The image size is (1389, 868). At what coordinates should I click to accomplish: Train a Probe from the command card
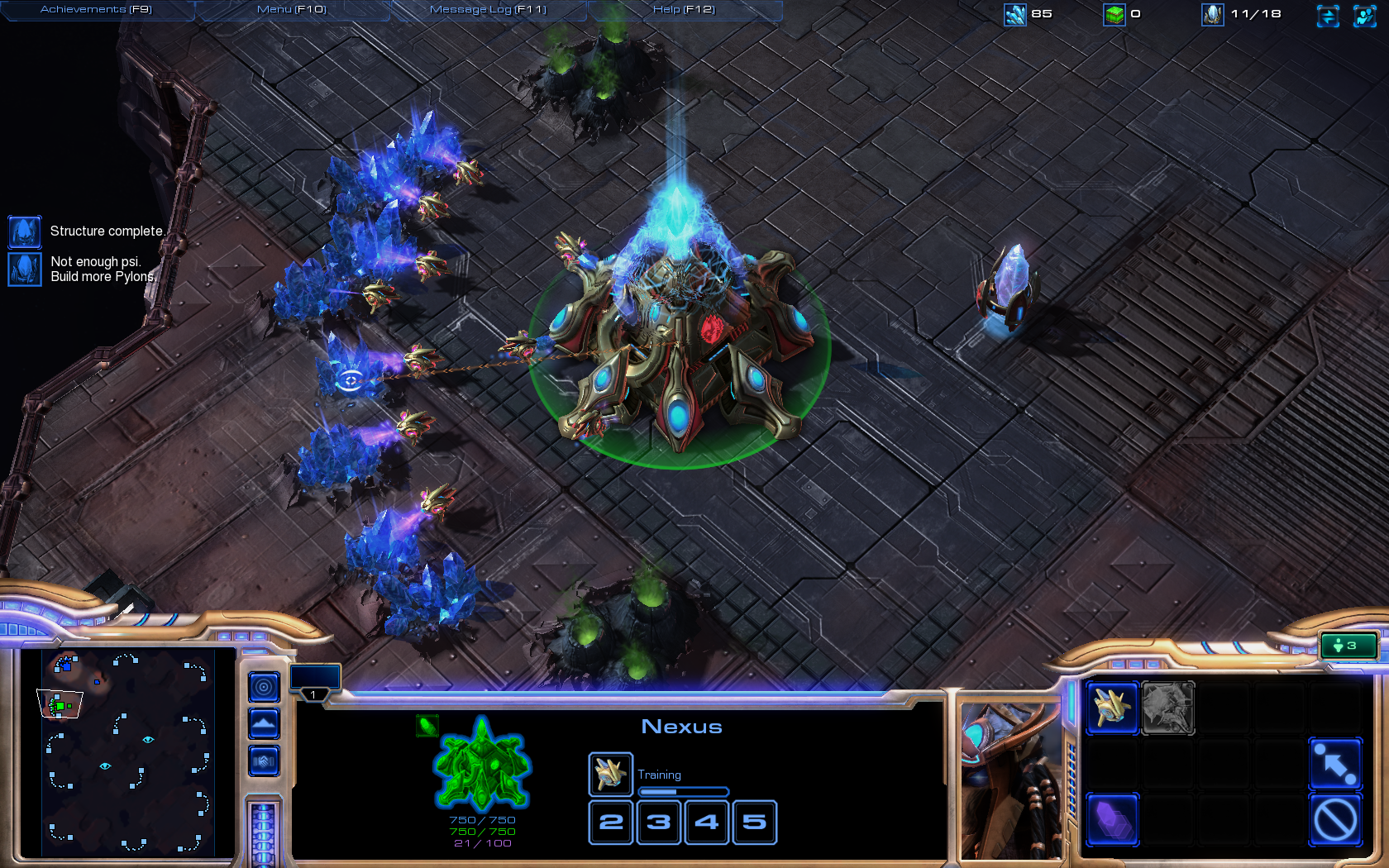click(x=1112, y=708)
